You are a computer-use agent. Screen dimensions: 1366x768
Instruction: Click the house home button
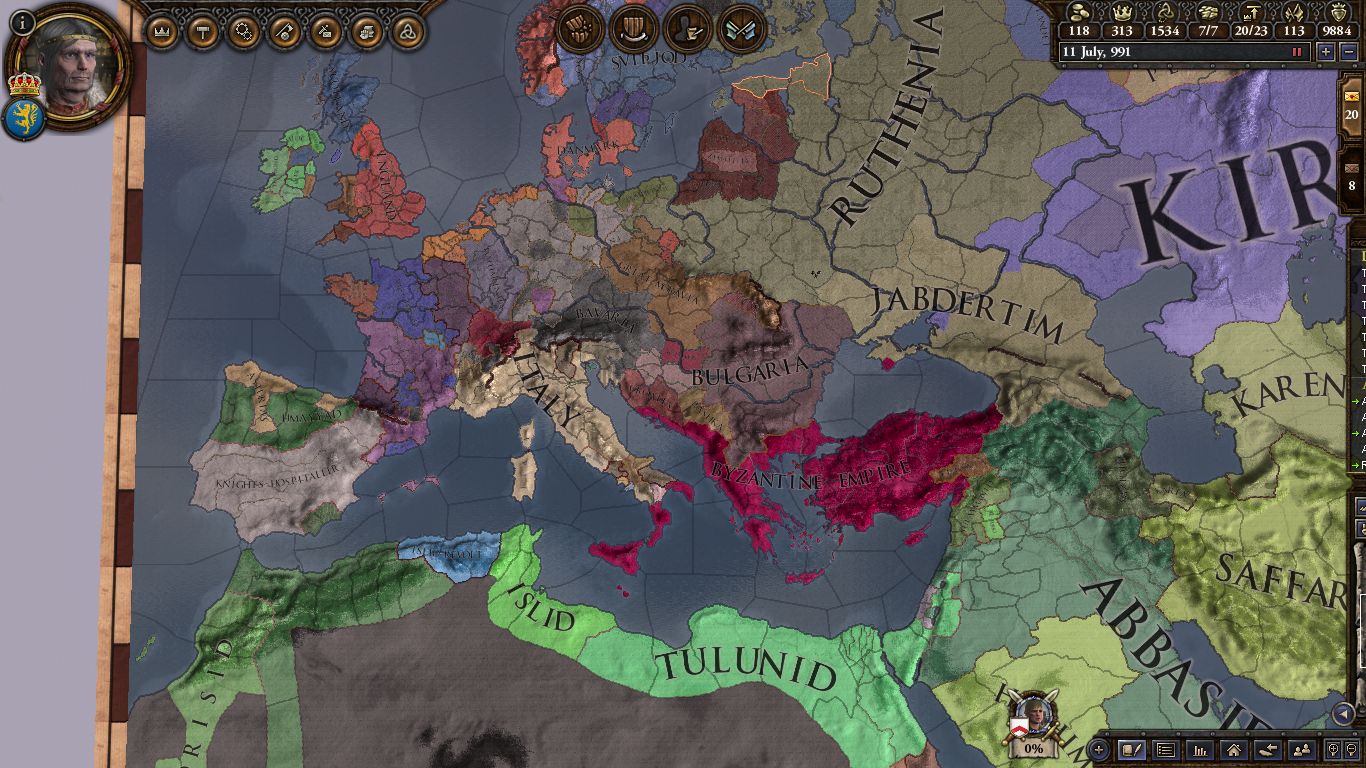1234,749
